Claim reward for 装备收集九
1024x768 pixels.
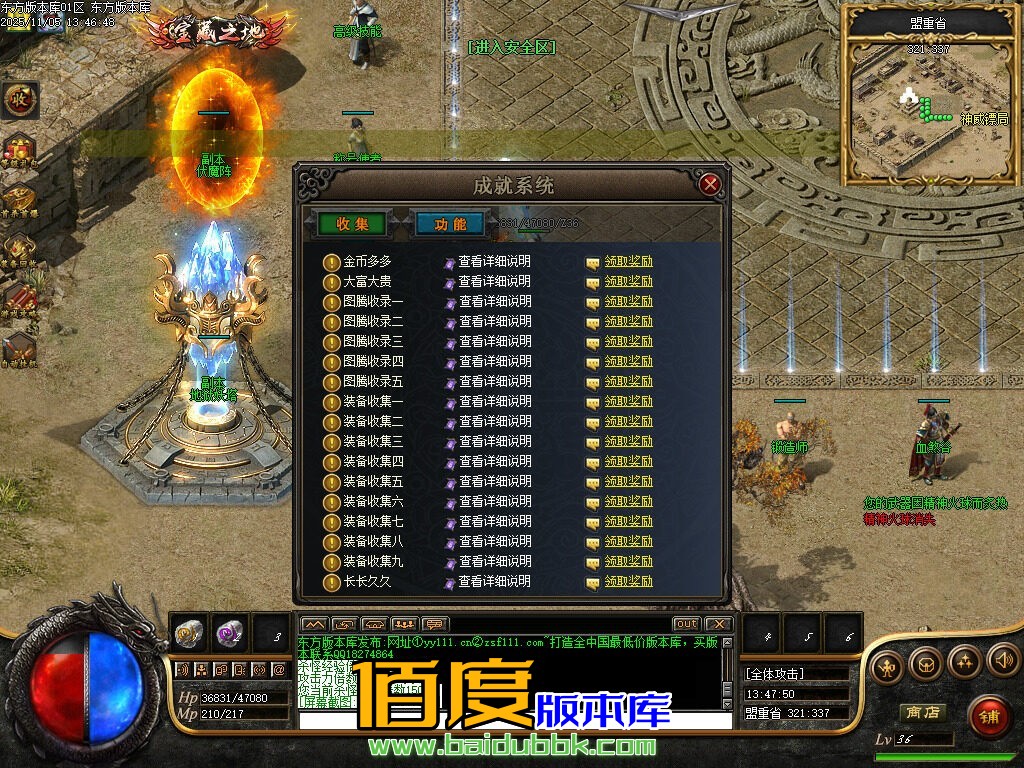[628, 562]
